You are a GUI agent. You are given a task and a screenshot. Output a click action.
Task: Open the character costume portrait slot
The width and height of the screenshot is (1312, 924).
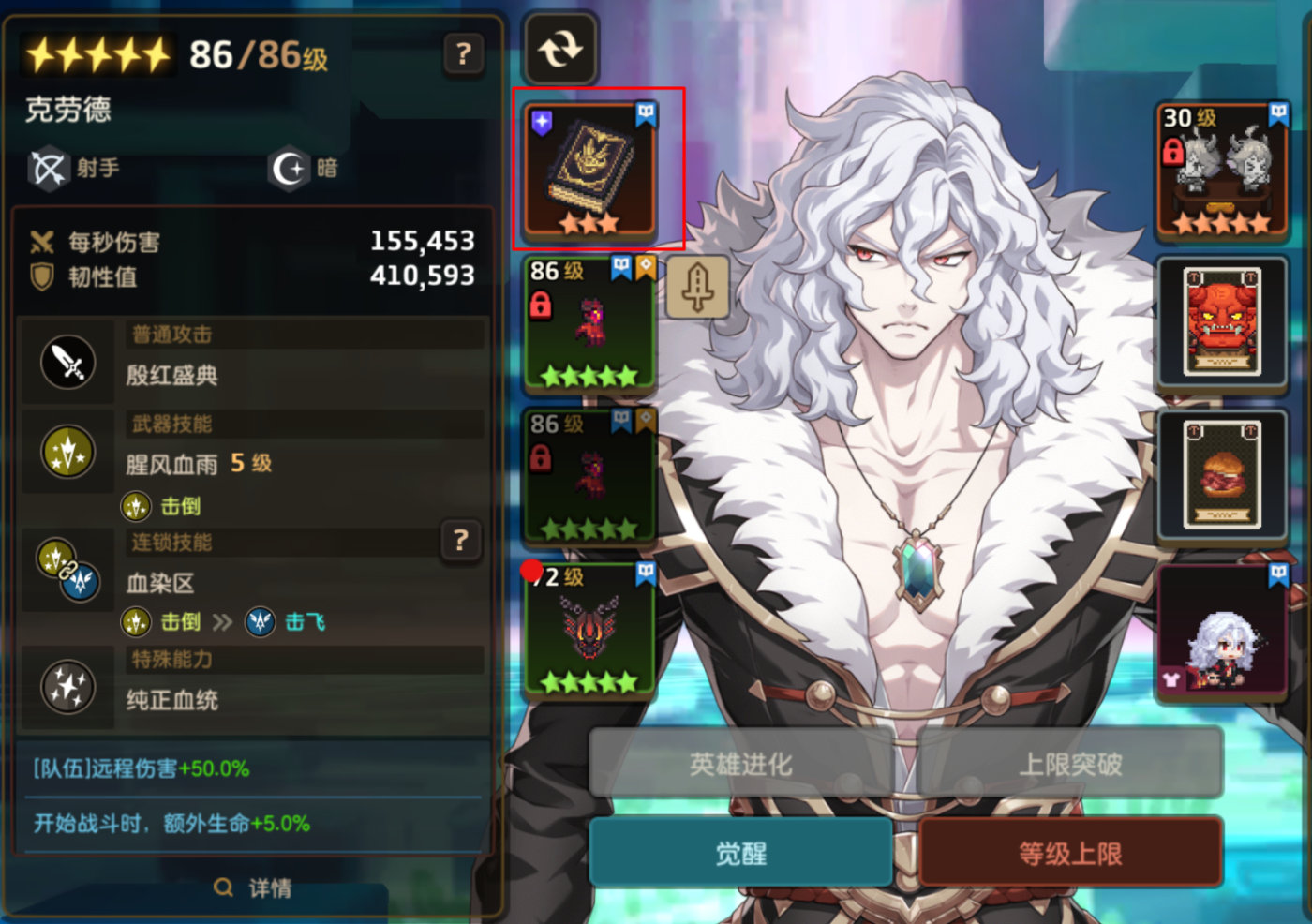1222,630
